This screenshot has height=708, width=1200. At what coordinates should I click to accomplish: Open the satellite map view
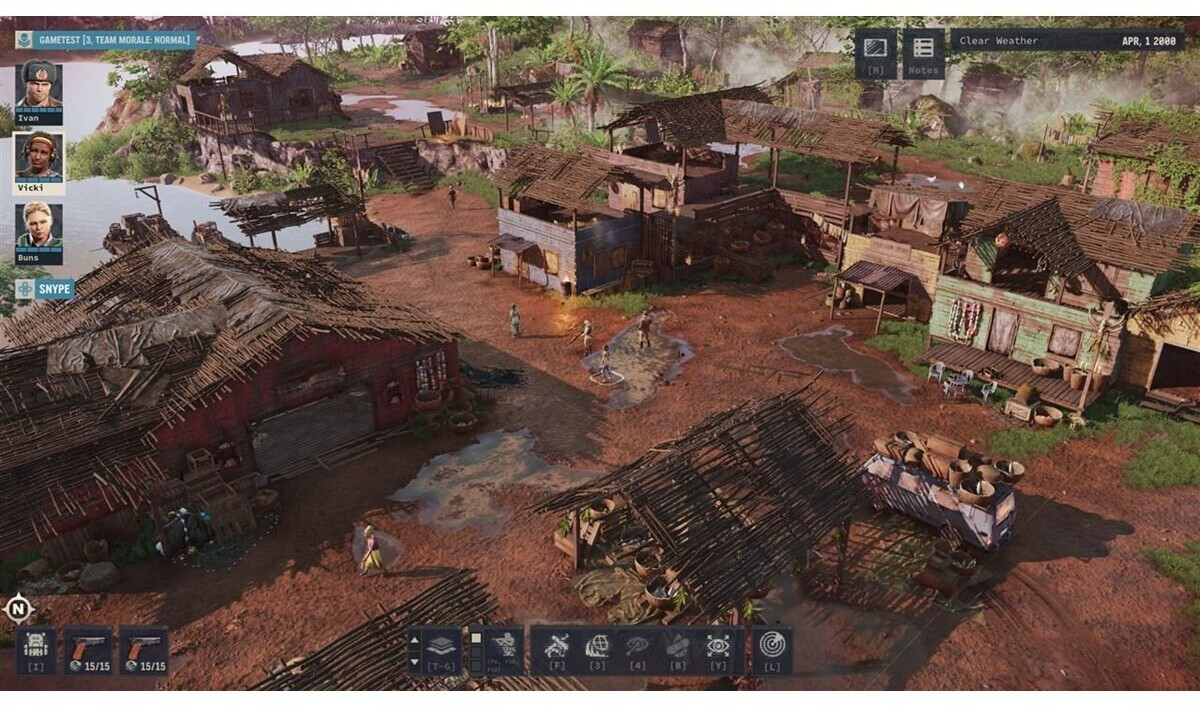click(875, 52)
